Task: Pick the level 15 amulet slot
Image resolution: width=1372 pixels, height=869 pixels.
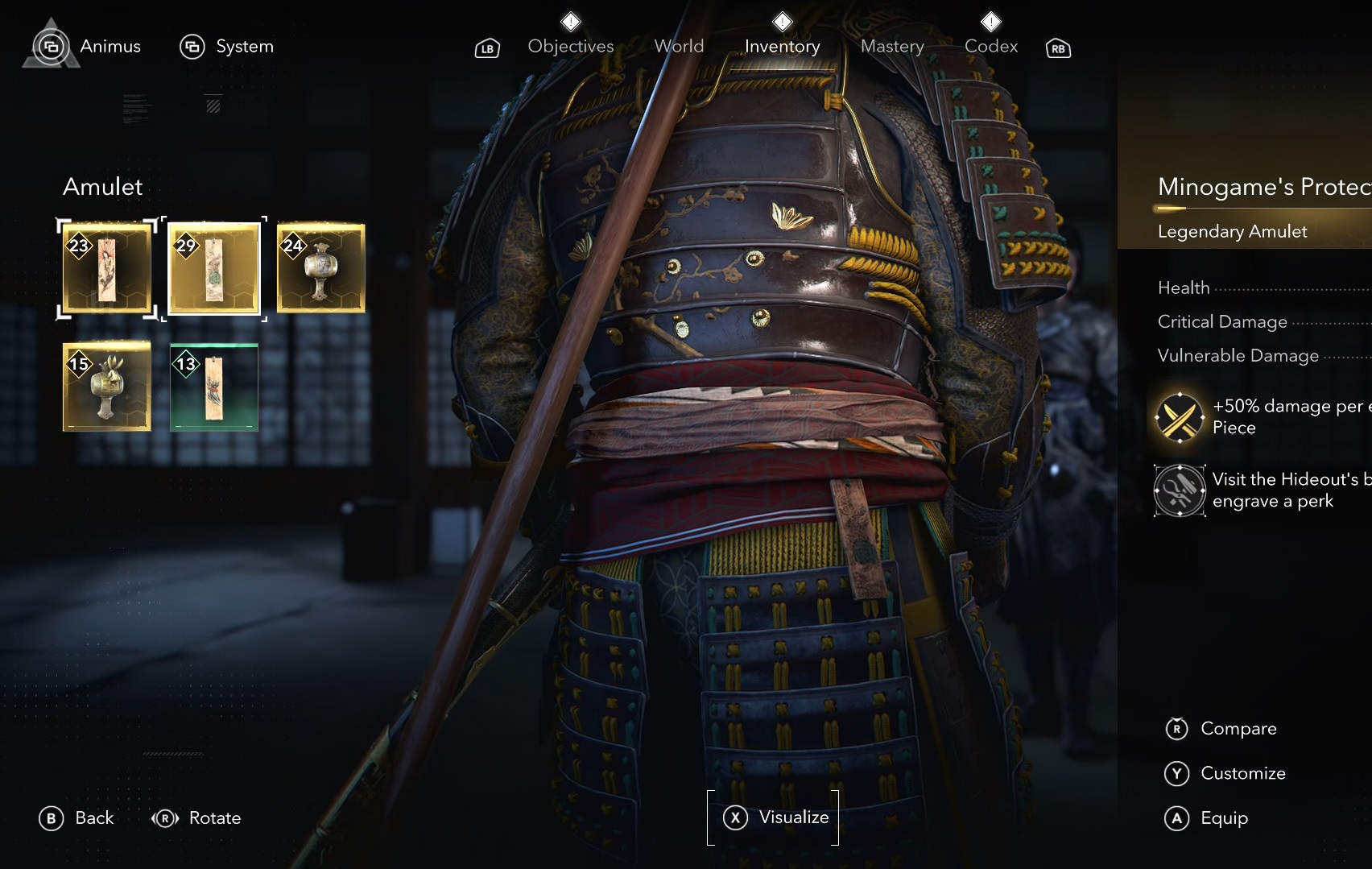Action: pos(107,387)
